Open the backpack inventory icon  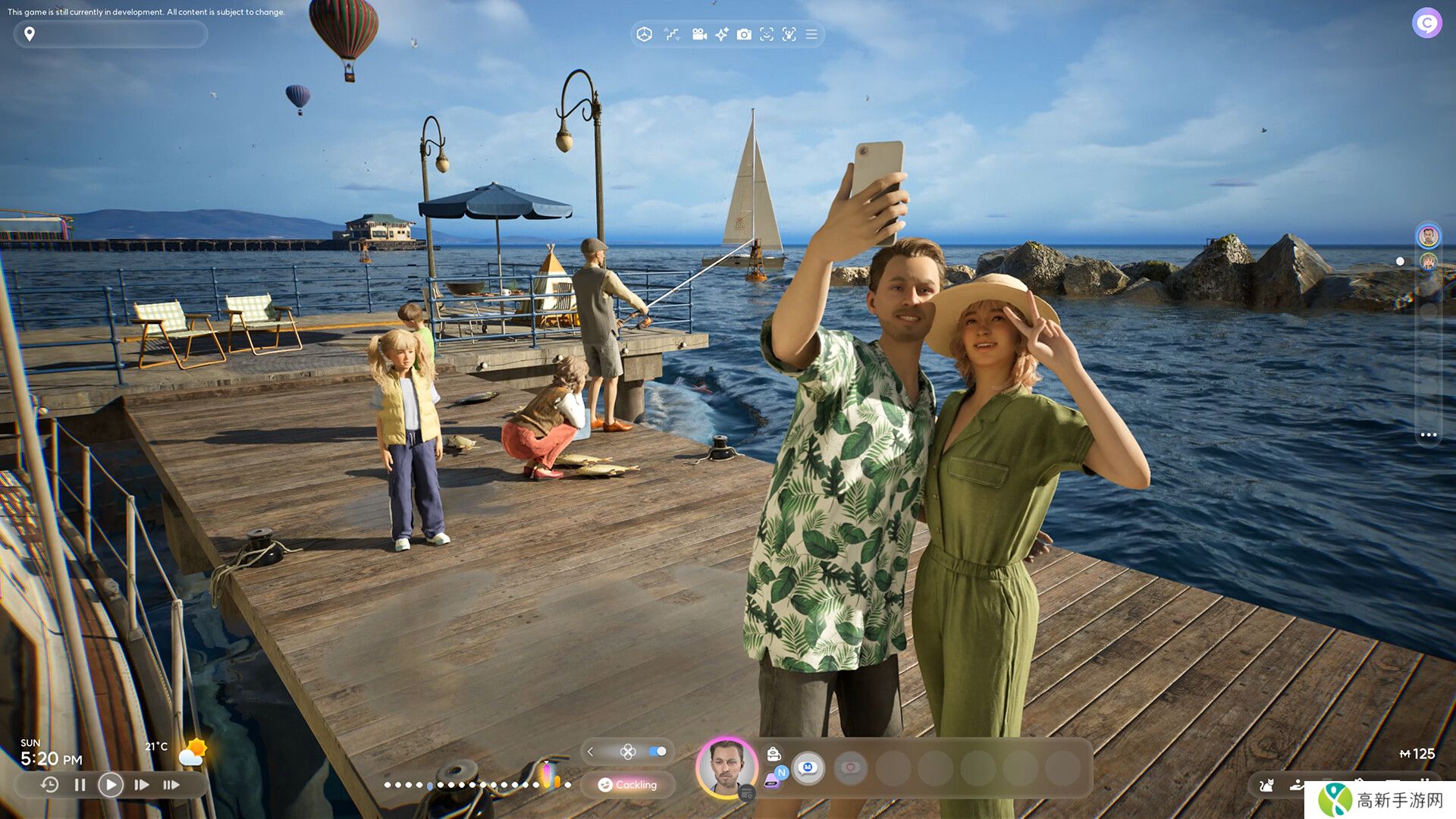(773, 753)
